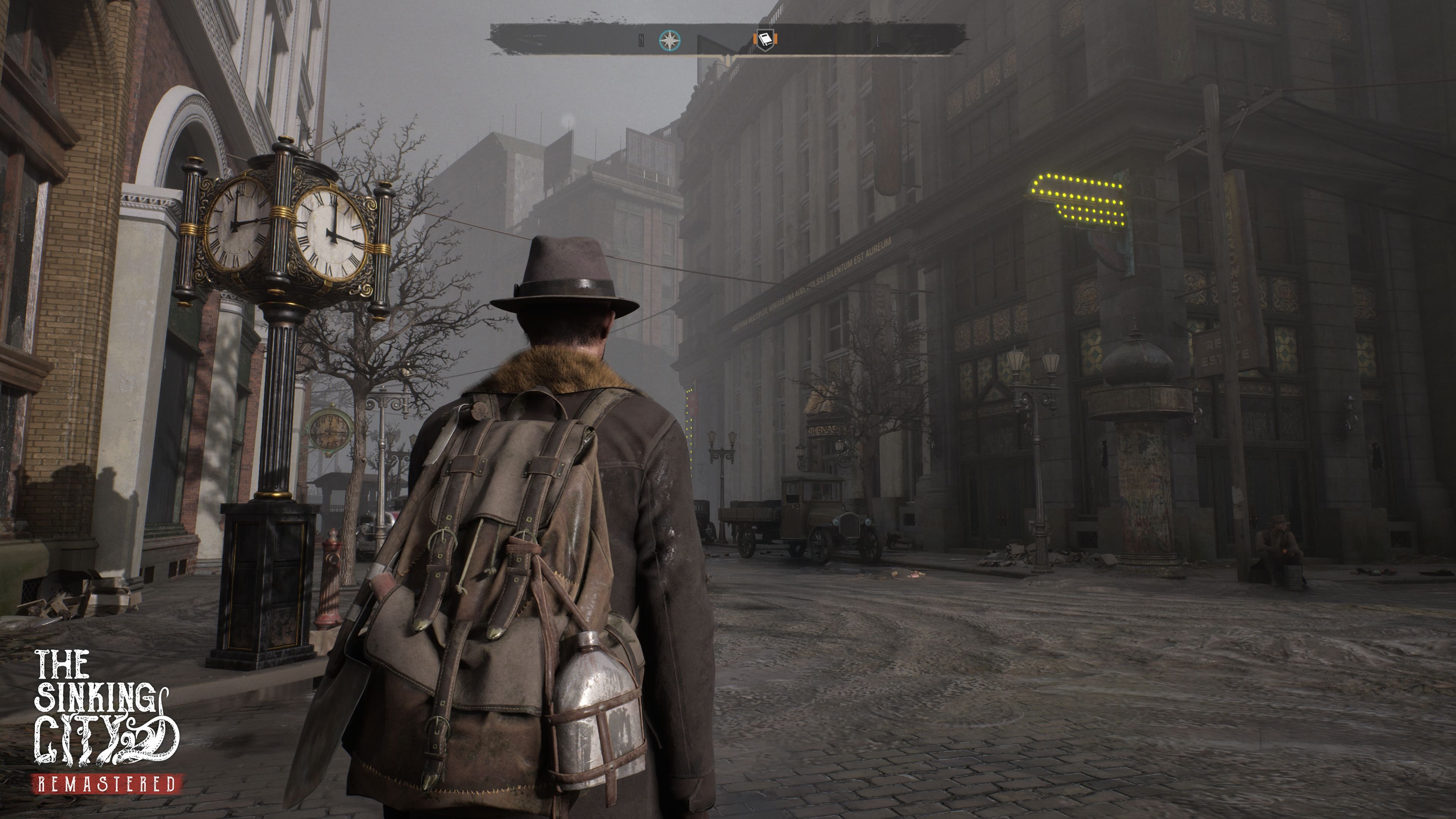Click the N direction marker on the compass bar
The width and height of the screenshot is (1456, 819).
tap(642, 39)
